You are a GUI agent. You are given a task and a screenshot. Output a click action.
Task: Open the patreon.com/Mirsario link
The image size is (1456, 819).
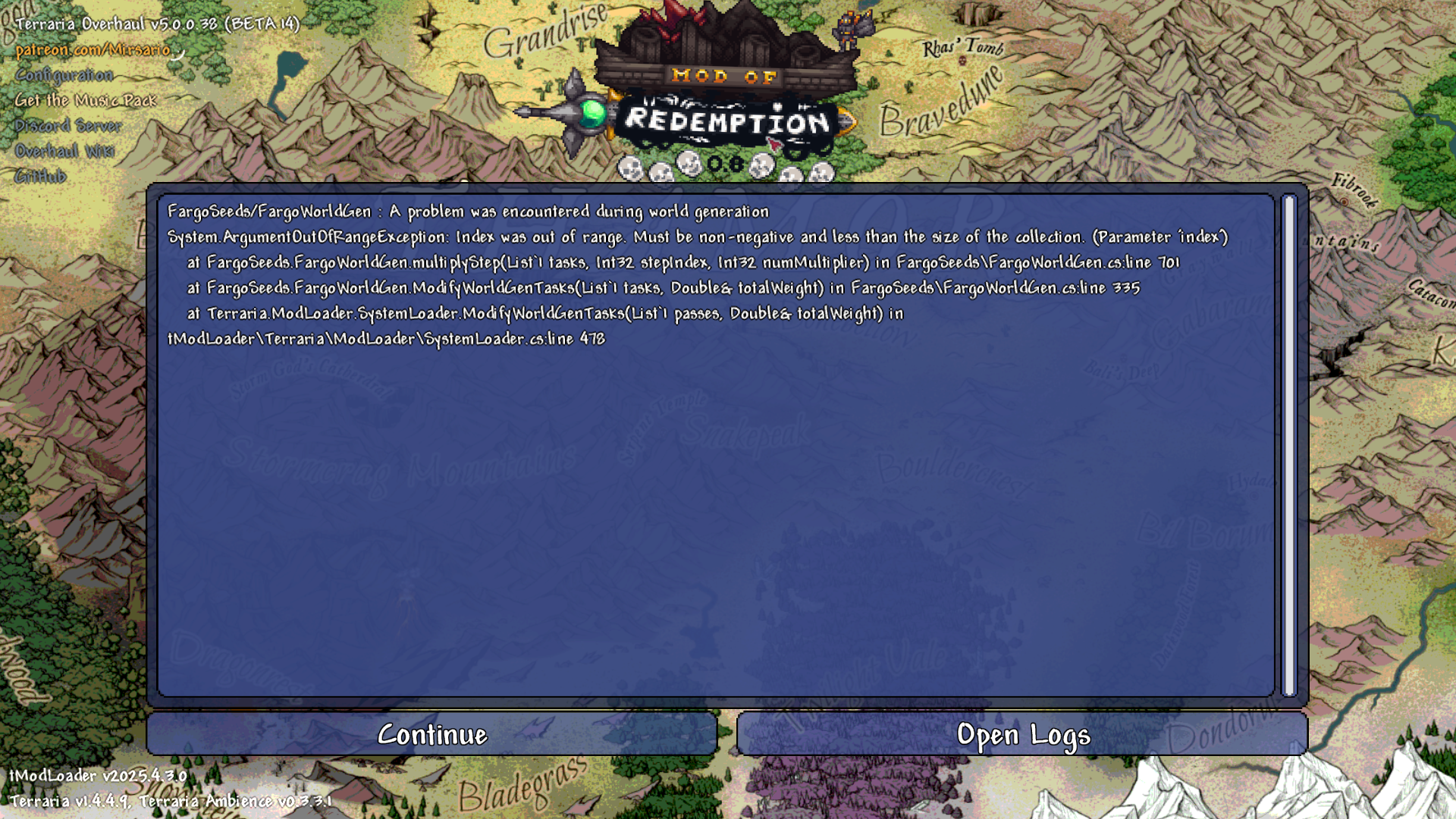(x=93, y=50)
